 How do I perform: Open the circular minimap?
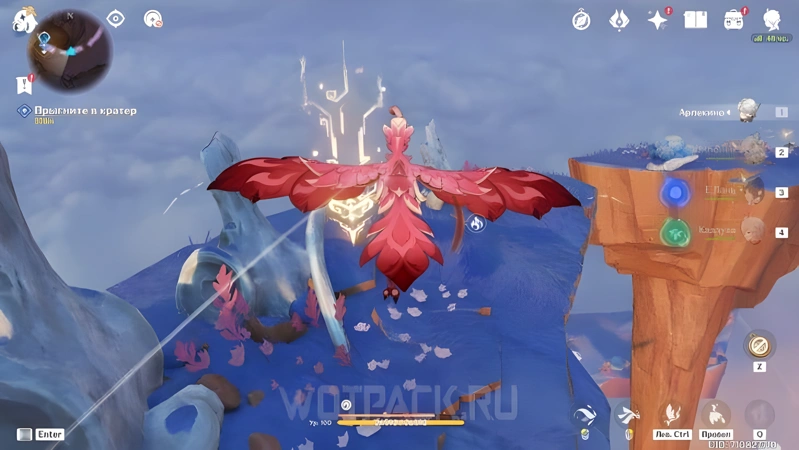69,50
